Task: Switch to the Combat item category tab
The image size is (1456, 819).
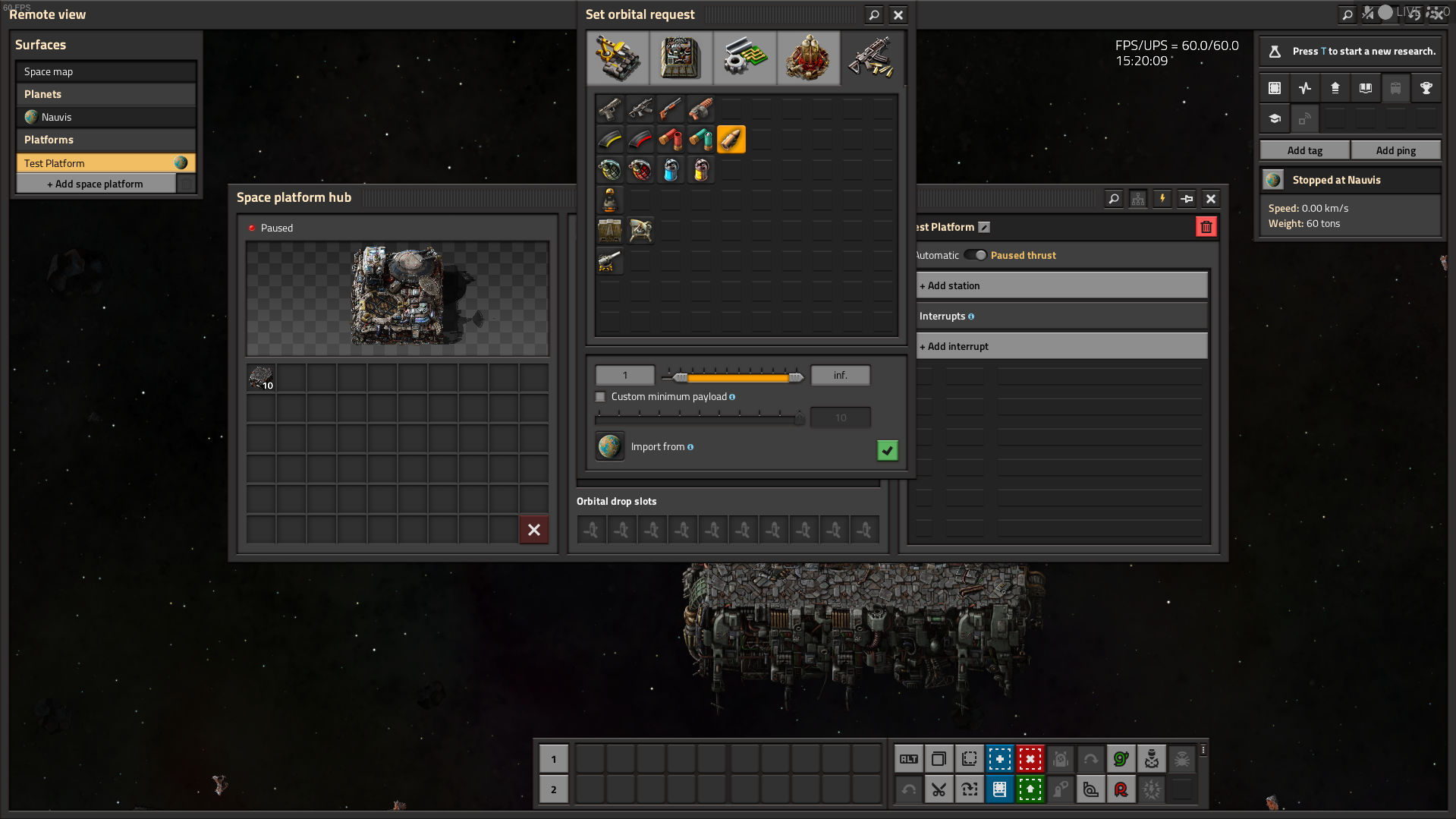Action: (873, 58)
